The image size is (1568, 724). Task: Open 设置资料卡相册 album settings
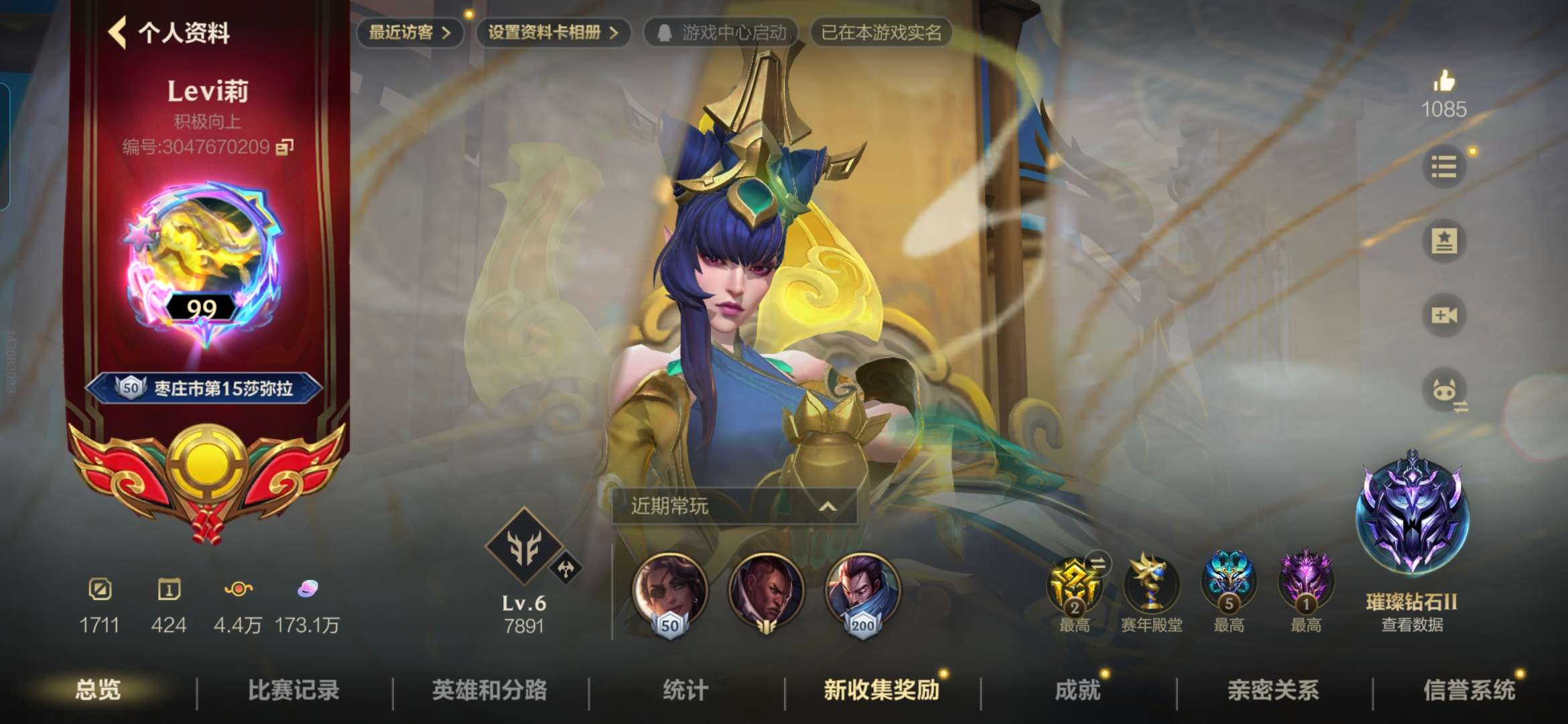coord(552,32)
